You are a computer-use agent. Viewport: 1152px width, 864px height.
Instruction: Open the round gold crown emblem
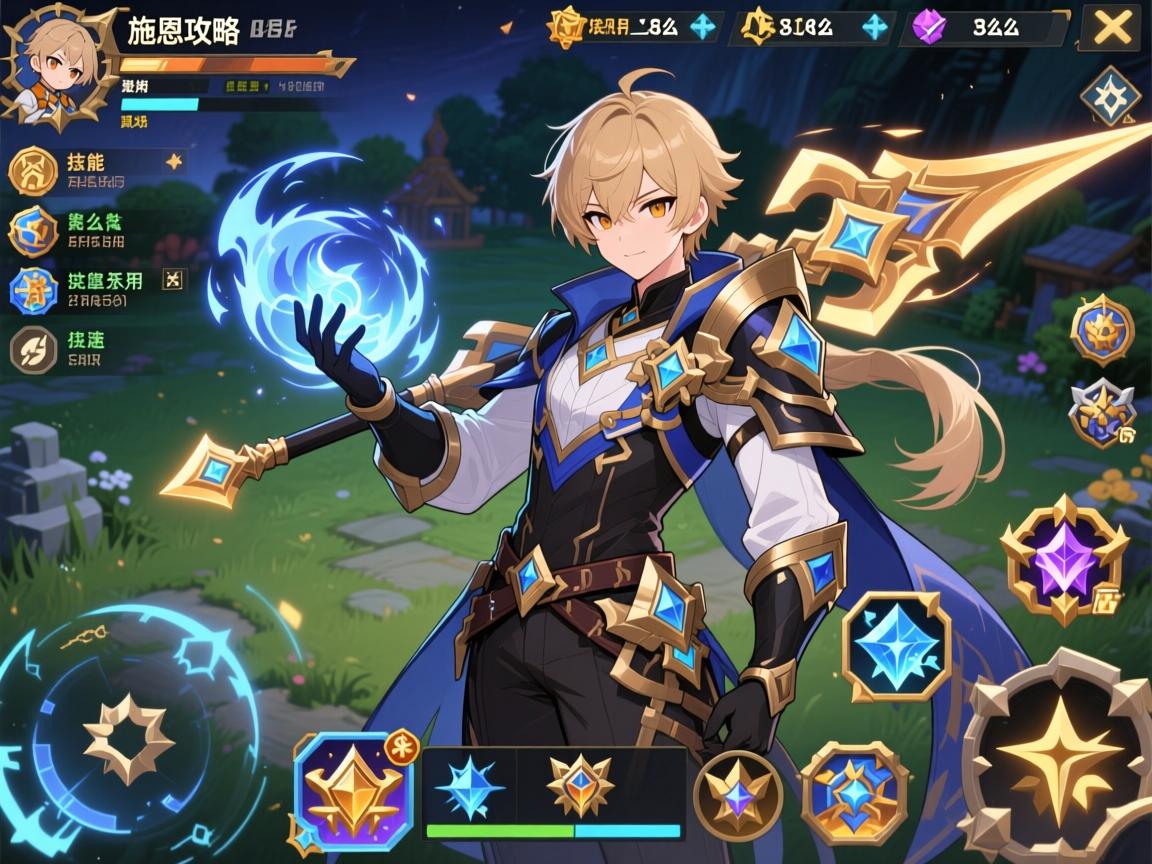pos(1102,329)
